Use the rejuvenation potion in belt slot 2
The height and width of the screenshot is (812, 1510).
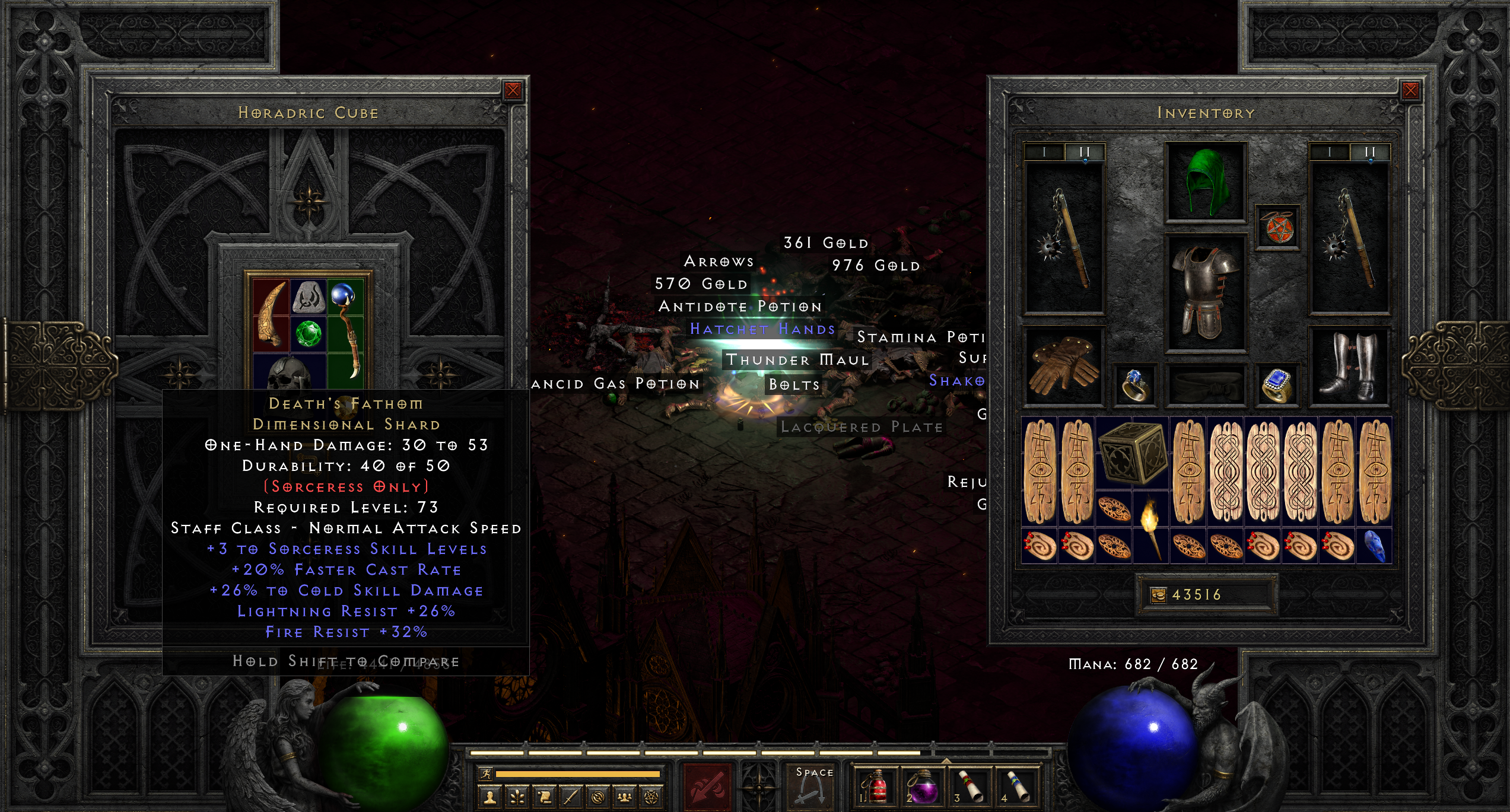924,789
